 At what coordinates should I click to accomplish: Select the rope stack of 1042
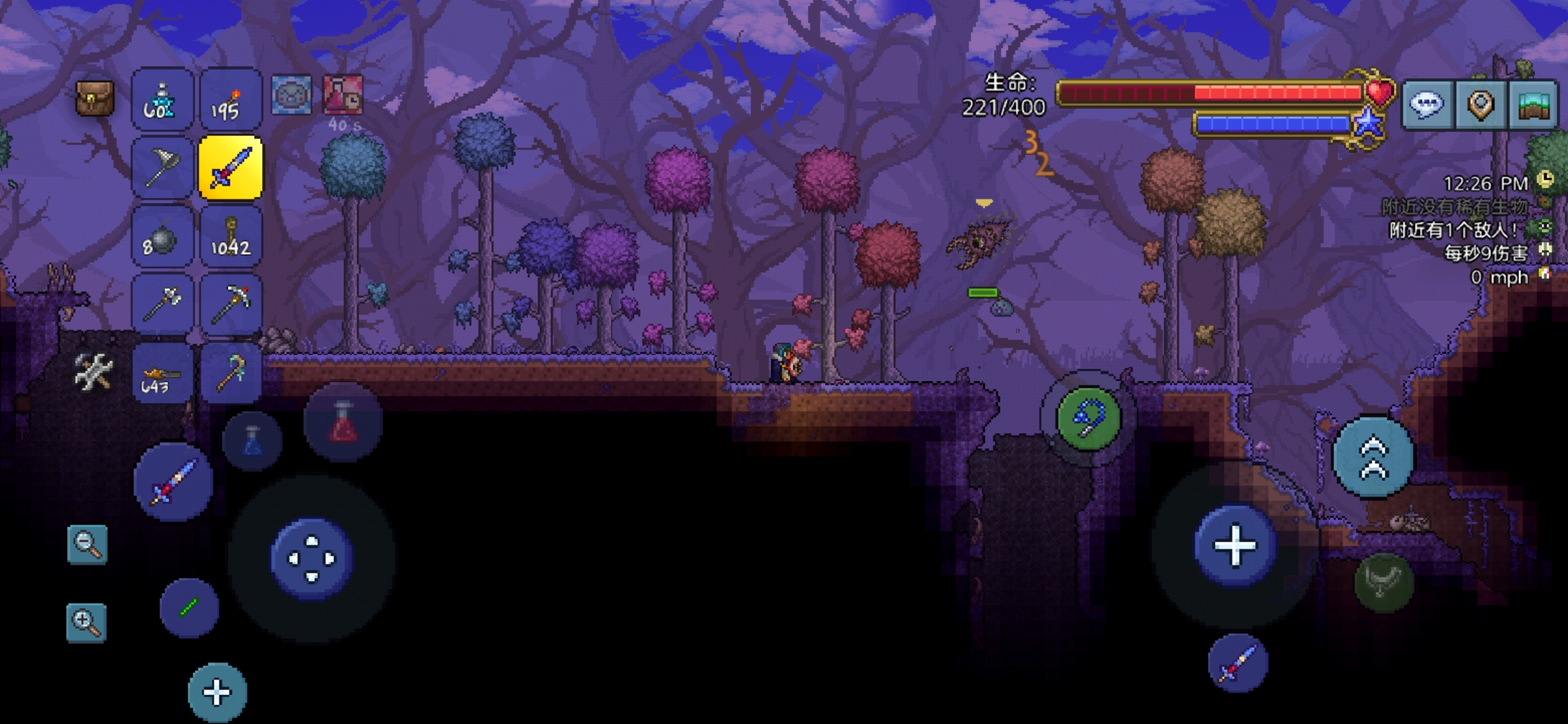point(230,238)
